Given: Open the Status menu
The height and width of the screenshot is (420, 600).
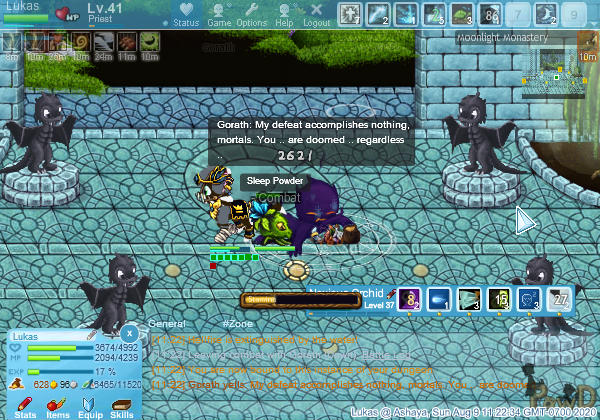Looking at the screenshot, I should click(x=186, y=15).
